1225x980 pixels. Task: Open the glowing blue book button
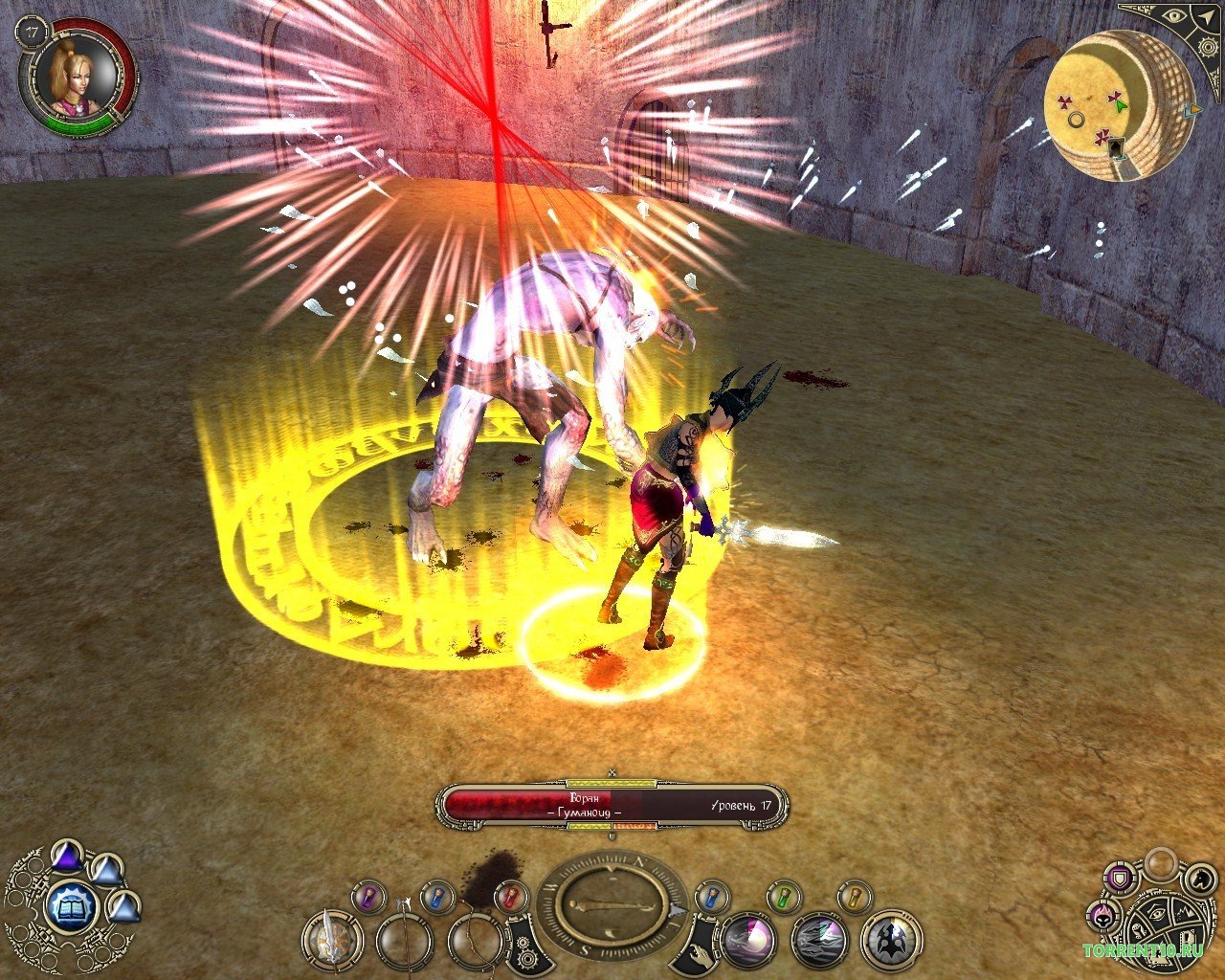tap(70, 904)
